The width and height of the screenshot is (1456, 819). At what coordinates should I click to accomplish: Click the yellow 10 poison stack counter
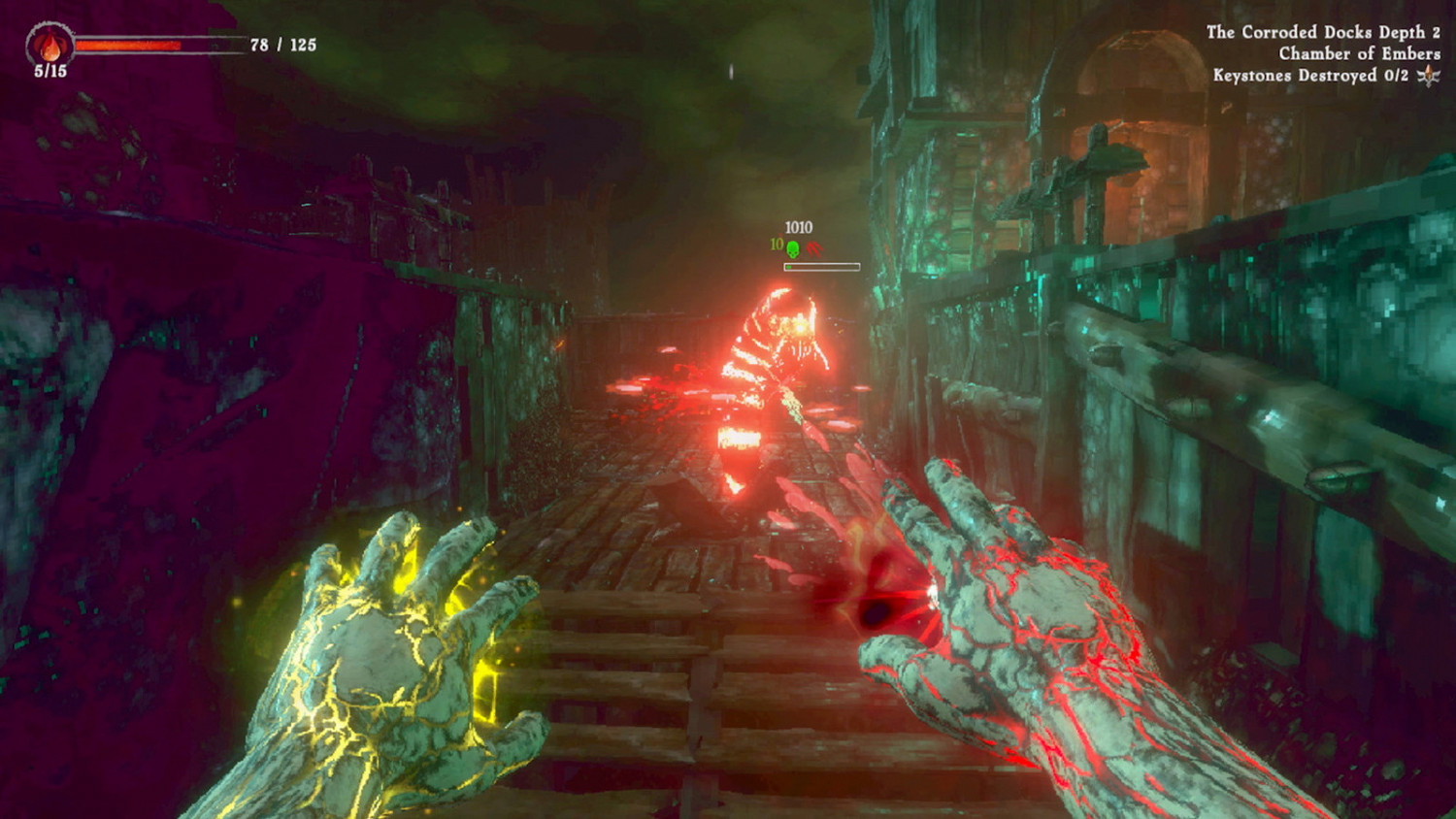coord(775,245)
